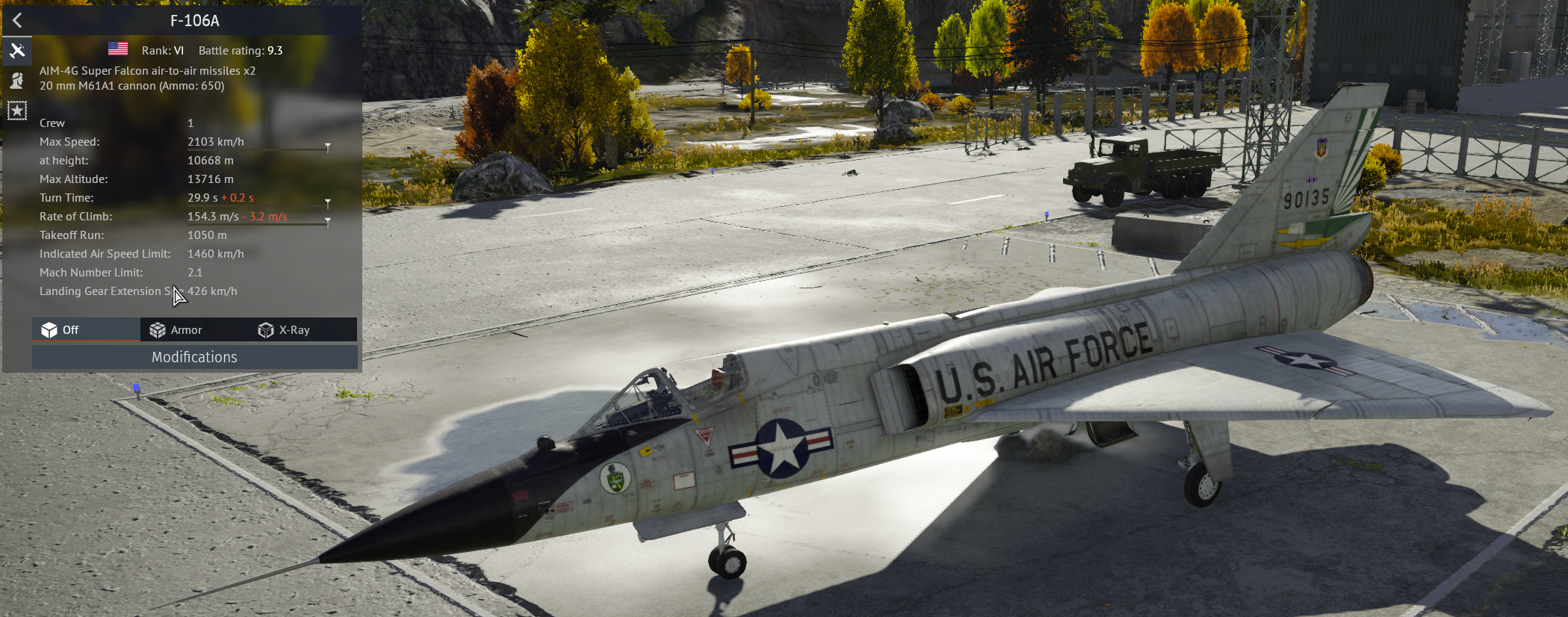Expand the Rate of Climb details

pyautogui.click(x=327, y=221)
